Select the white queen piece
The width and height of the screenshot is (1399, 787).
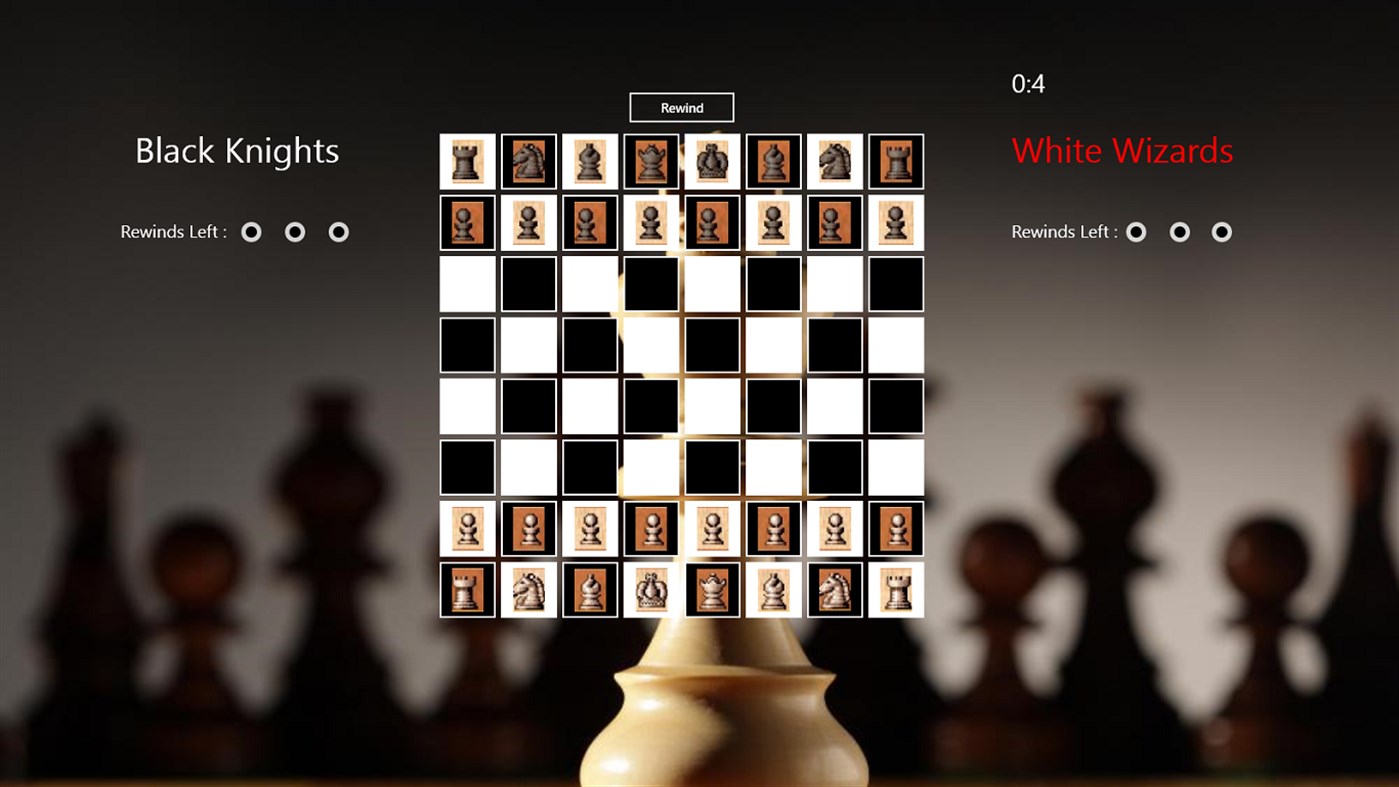click(712, 590)
